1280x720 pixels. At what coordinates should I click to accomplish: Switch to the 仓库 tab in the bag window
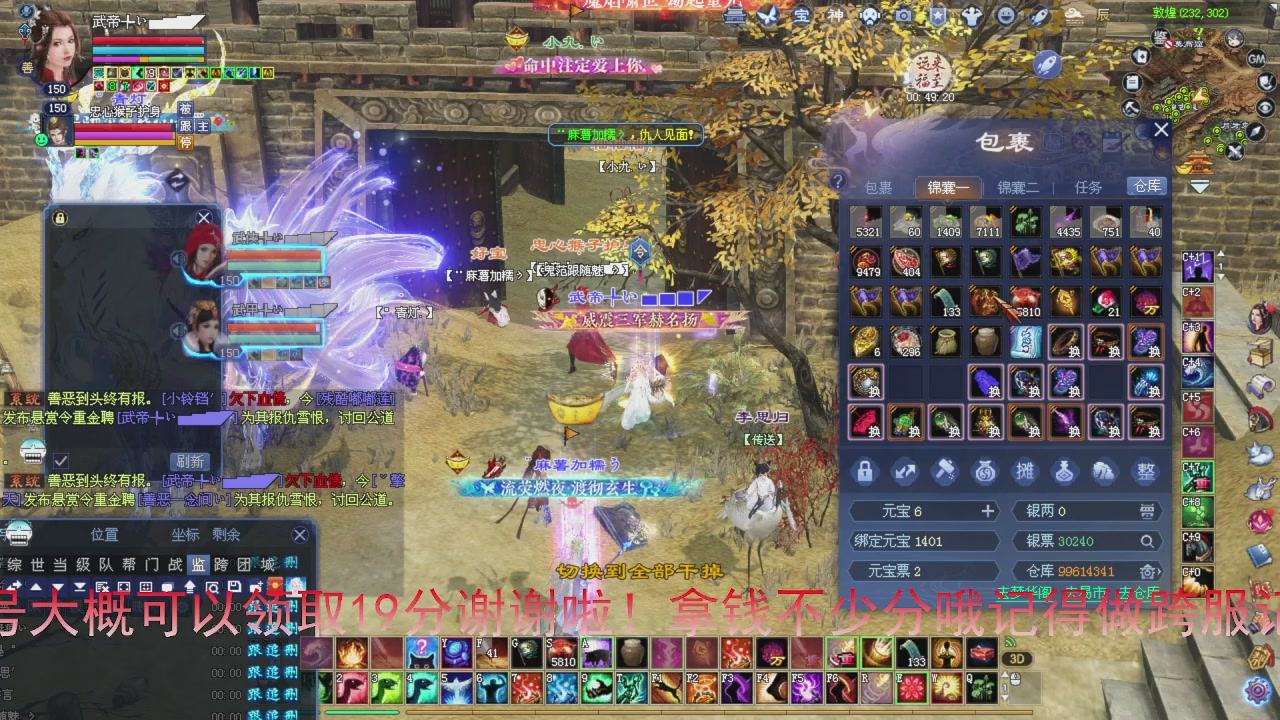(x=1146, y=187)
